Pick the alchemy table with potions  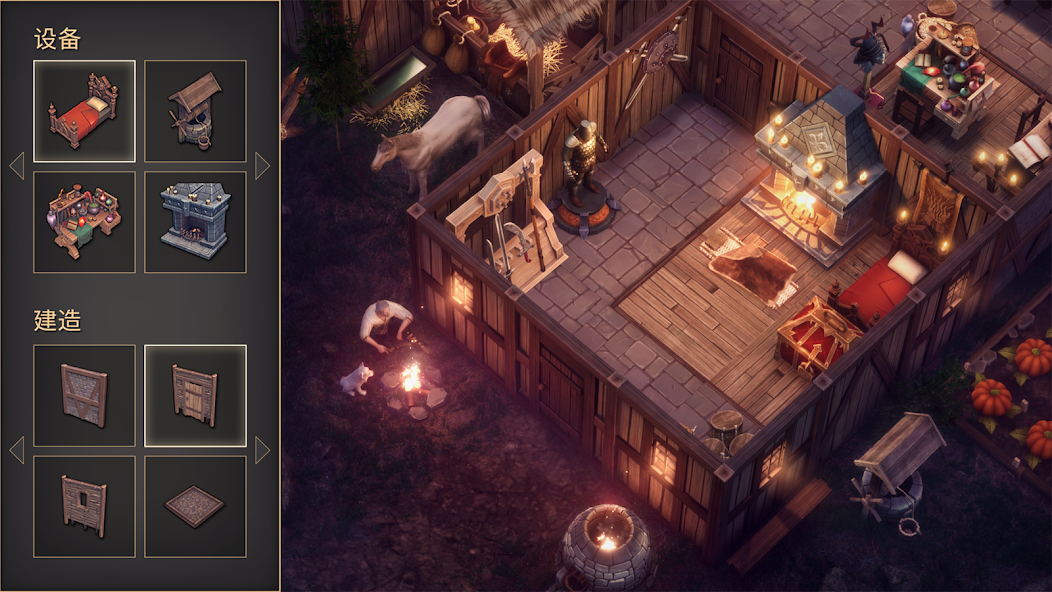click(x=84, y=222)
